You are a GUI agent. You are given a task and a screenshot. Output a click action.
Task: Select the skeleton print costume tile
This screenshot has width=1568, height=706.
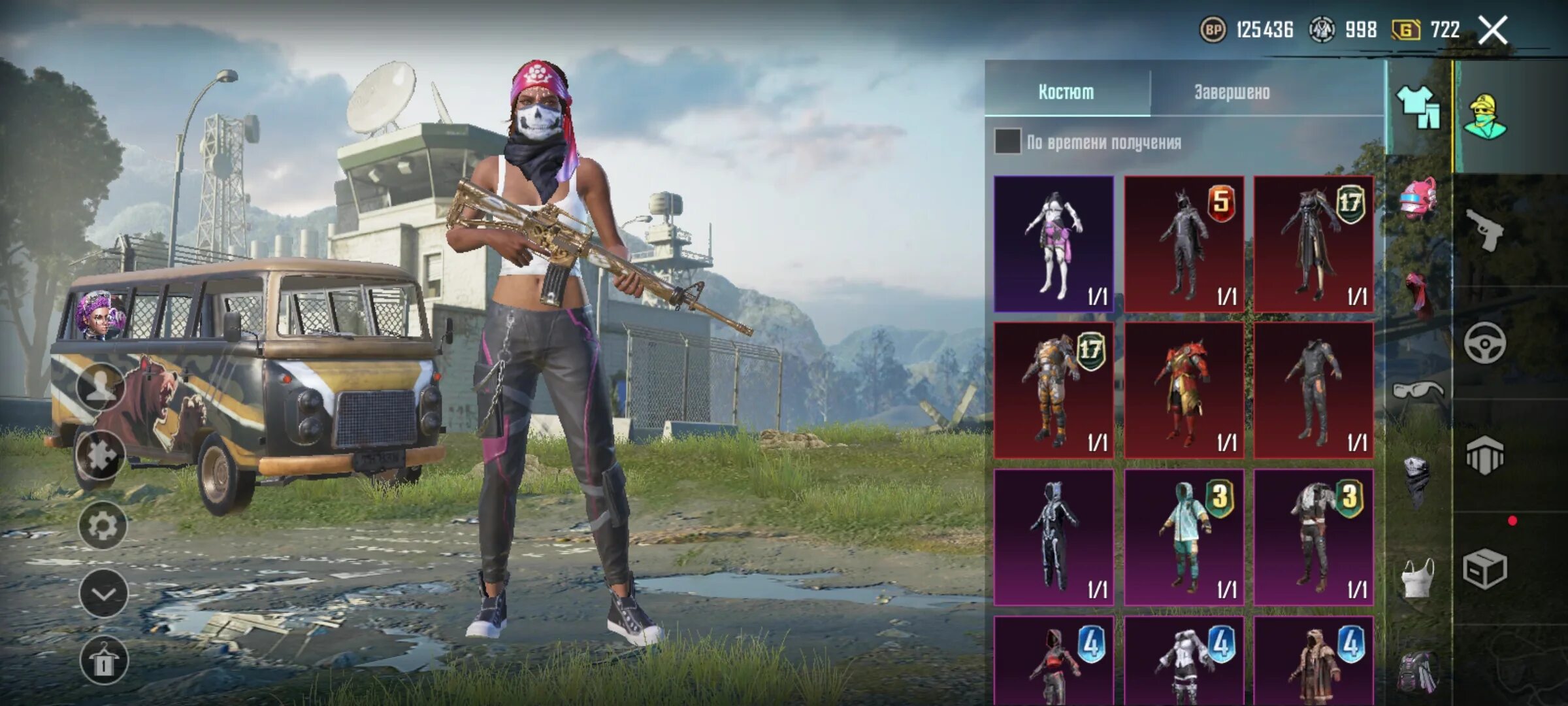pyautogui.click(x=1054, y=537)
